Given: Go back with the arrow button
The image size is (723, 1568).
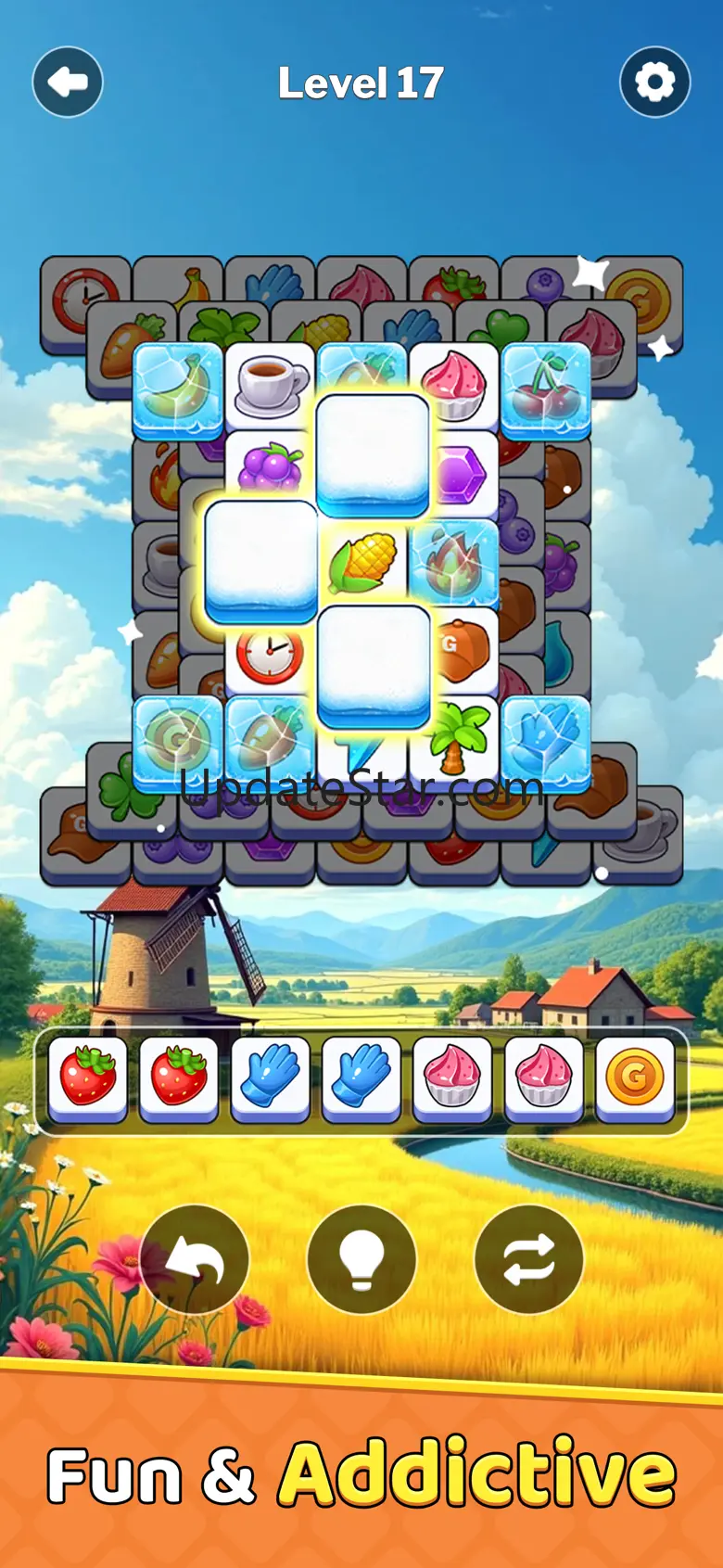Looking at the screenshot, I should (x=68, y=83).
